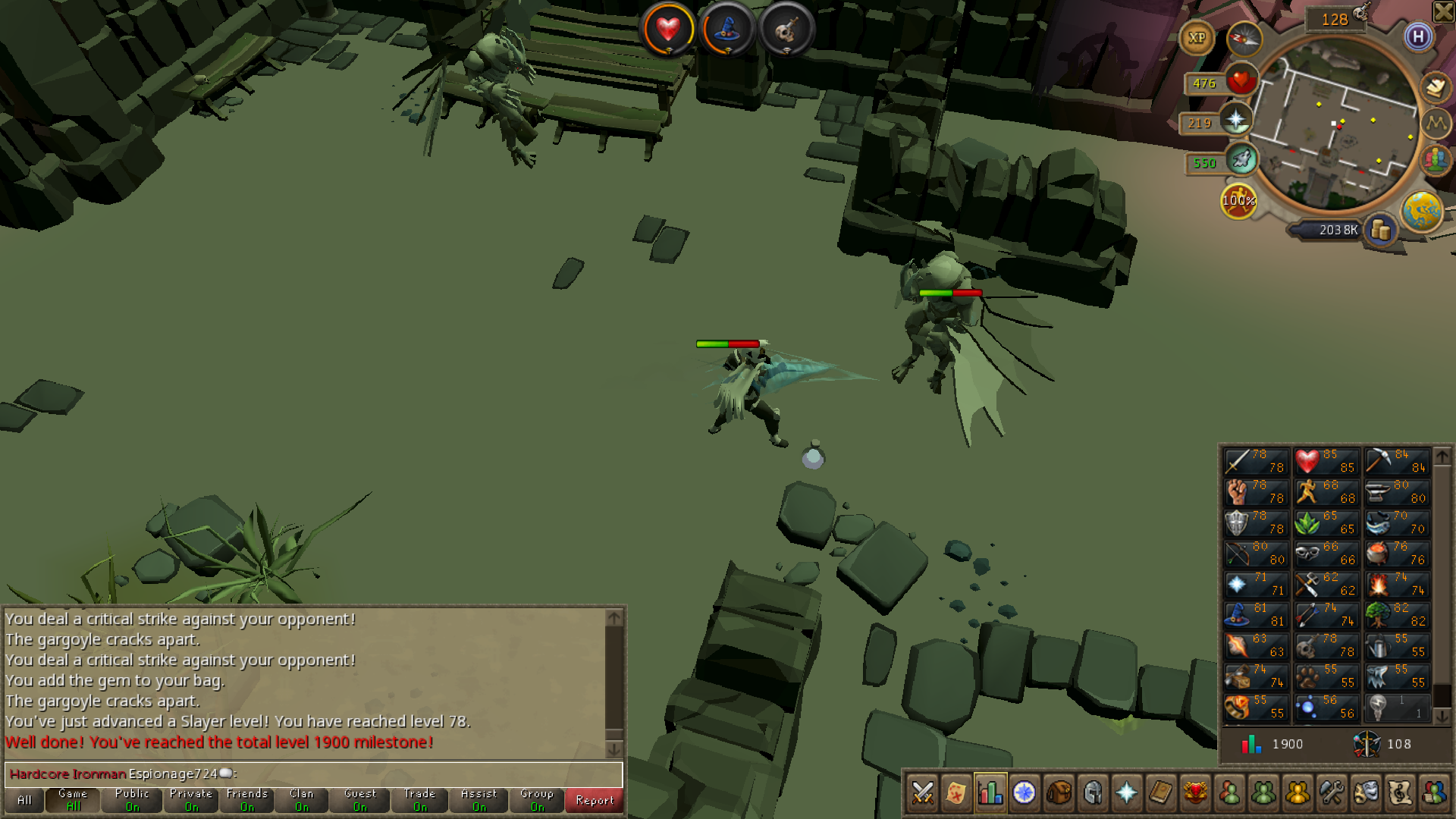Open the settings hammer and wrench tab

pos(1332,793)
